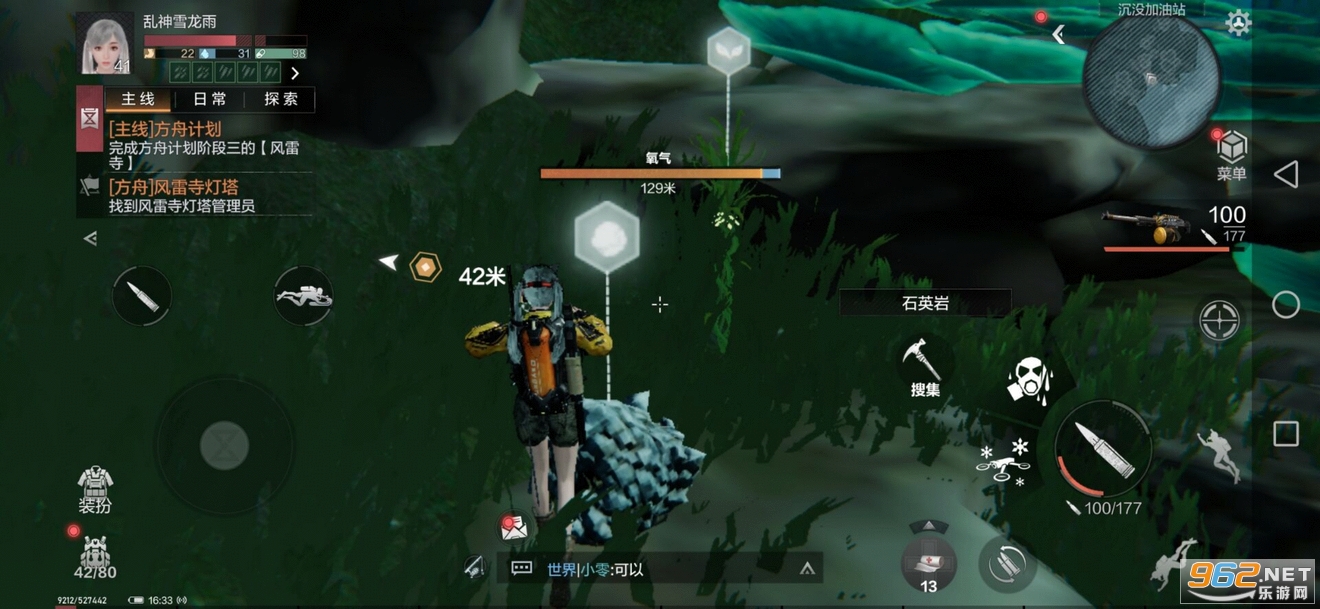Select the 主线 quest tab
Screen dimensions: 1320x609
138,99
